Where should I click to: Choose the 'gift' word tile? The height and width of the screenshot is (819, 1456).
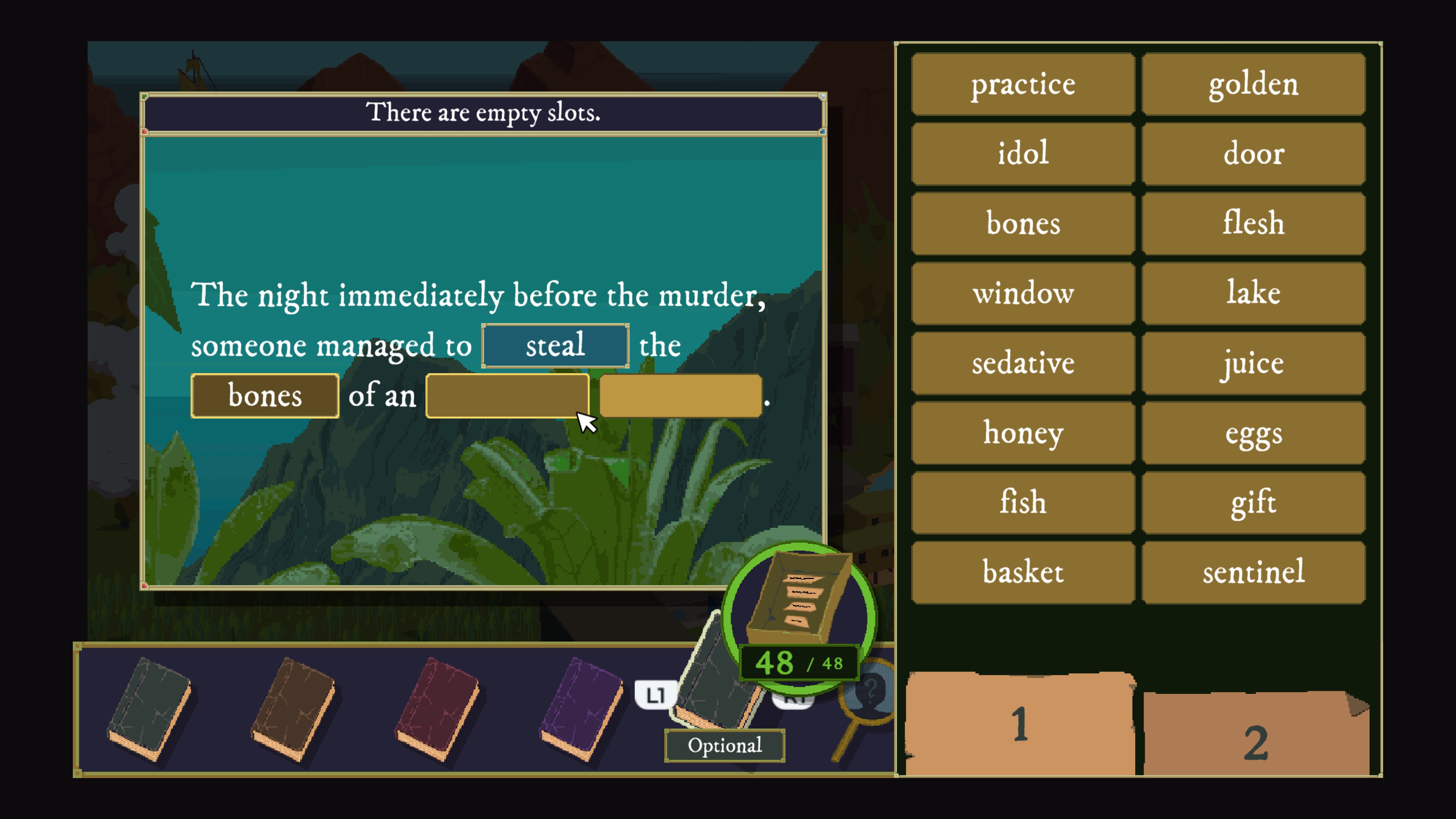1253,502
